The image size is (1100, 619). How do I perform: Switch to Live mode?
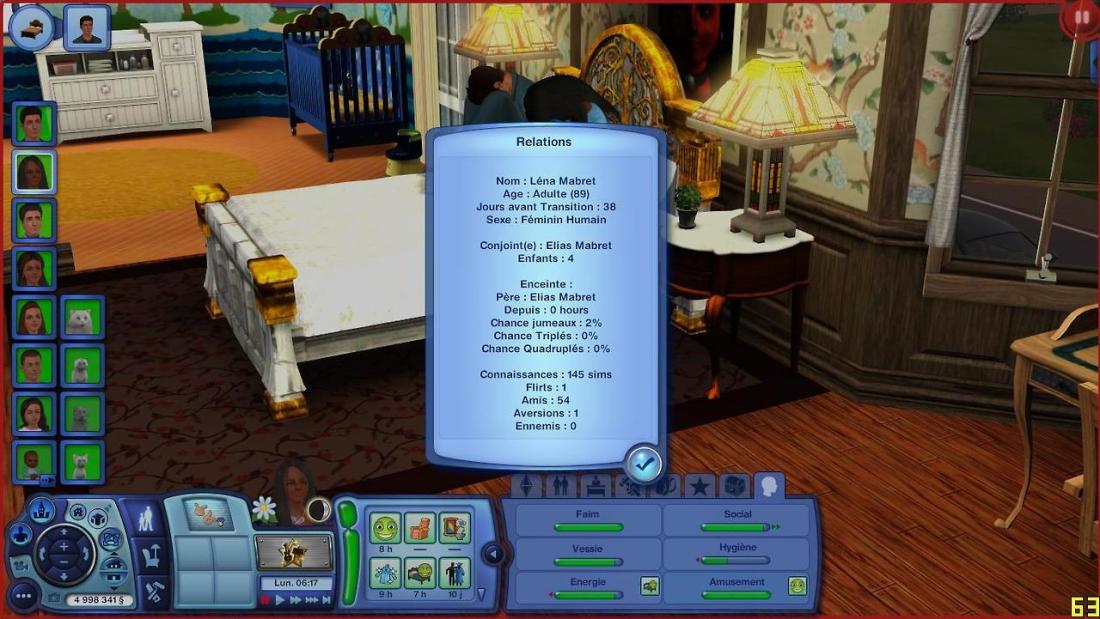pos(147,519)
